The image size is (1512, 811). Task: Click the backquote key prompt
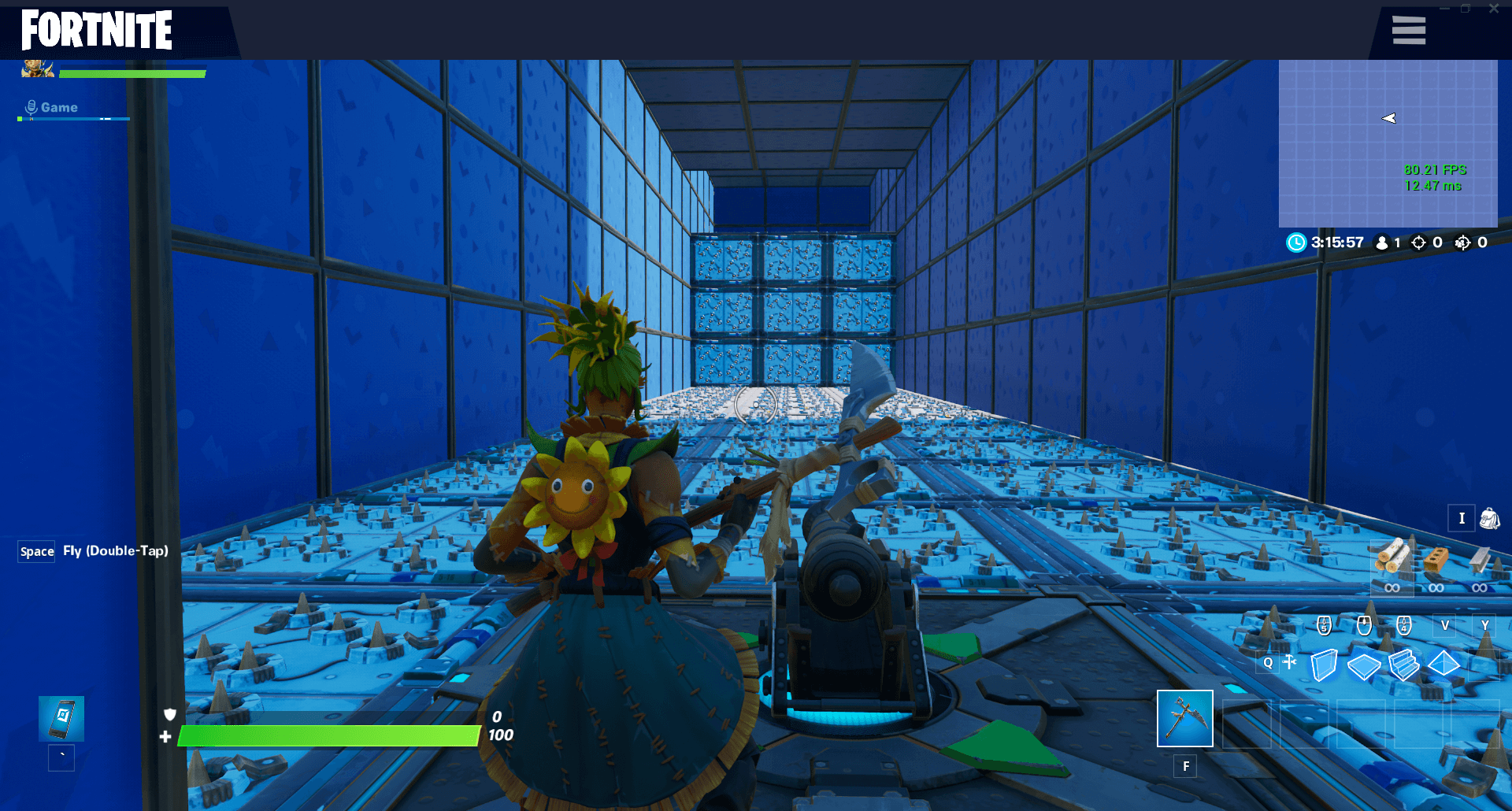[x=61, y=757]
